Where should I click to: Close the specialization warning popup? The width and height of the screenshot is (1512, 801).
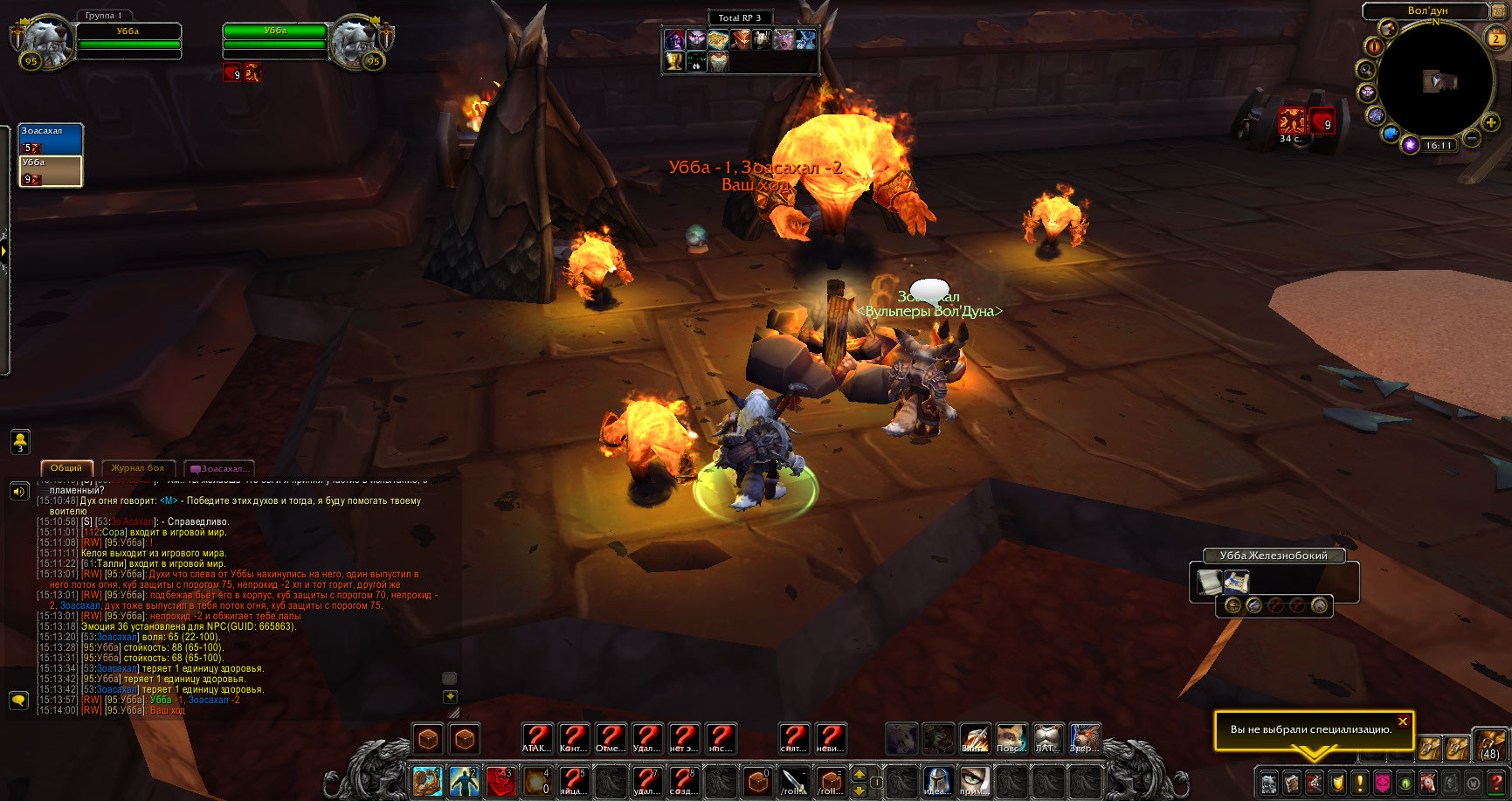(x=1402, y=722)
